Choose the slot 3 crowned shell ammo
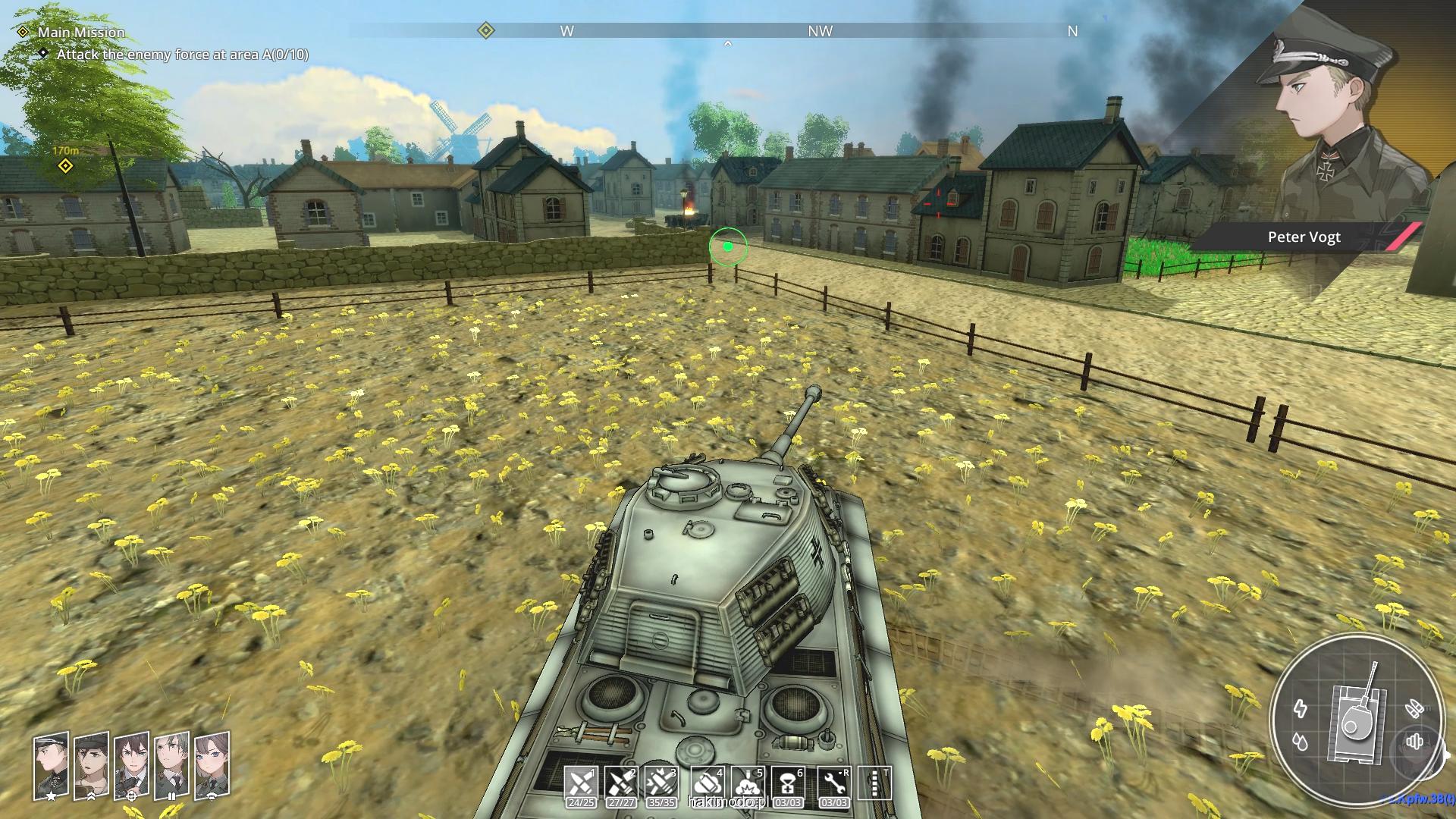 661,783
